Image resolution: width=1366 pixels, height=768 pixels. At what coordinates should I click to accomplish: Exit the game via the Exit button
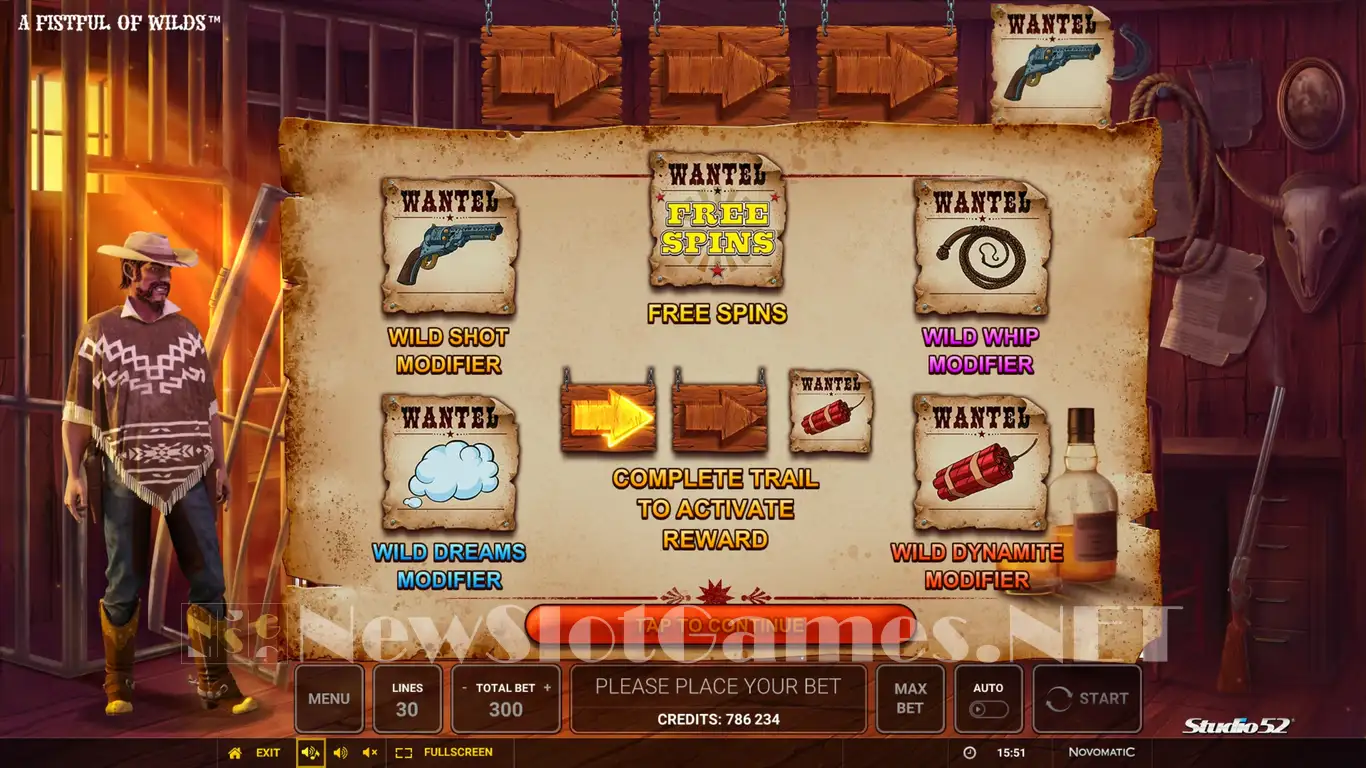pos(255,752)
